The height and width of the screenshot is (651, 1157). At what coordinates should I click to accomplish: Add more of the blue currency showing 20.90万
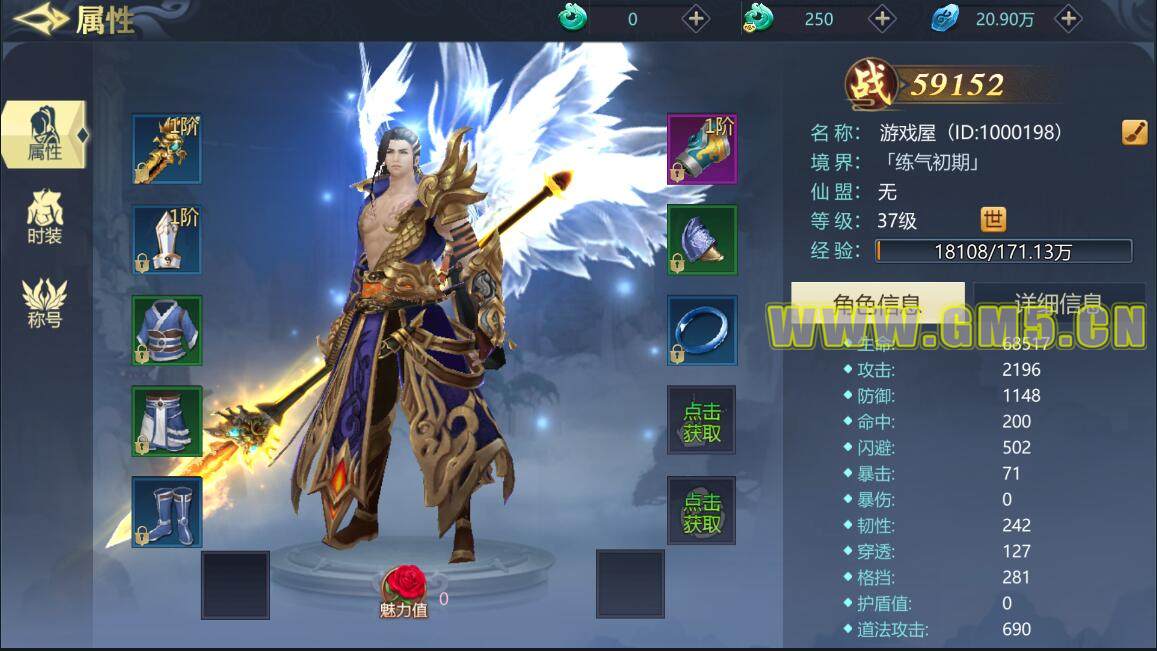click(1068, 18)
